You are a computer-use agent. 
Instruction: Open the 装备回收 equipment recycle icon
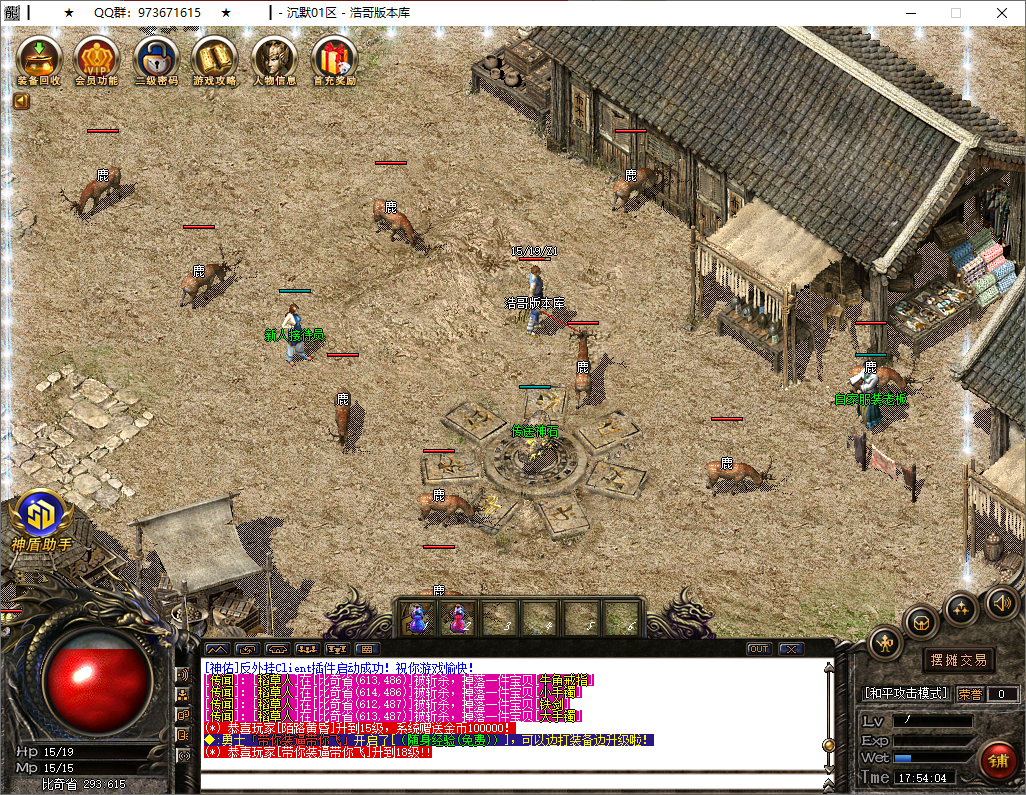pos(39,59)
